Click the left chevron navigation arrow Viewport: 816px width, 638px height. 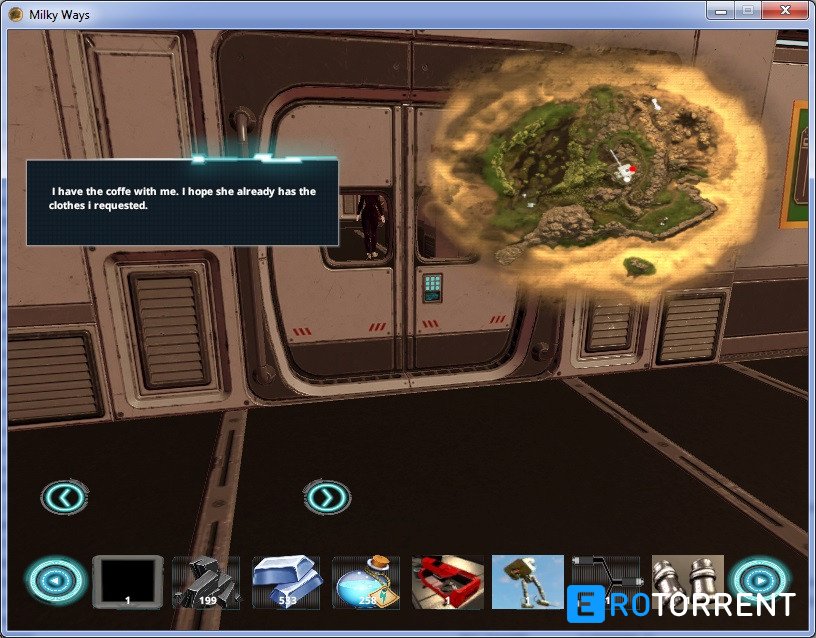coord(65,496)
